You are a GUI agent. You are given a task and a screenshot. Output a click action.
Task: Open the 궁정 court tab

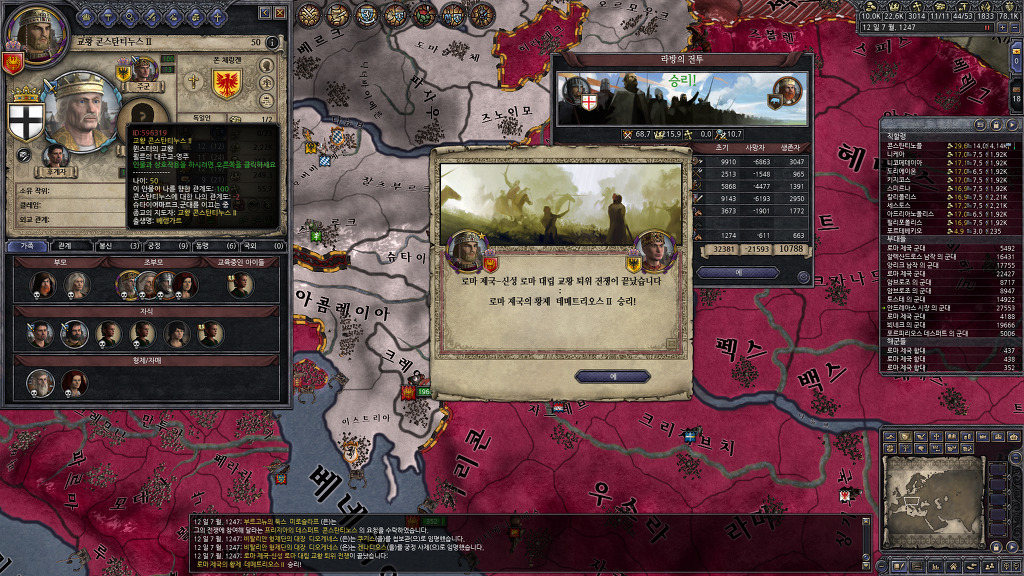(156, 245)
